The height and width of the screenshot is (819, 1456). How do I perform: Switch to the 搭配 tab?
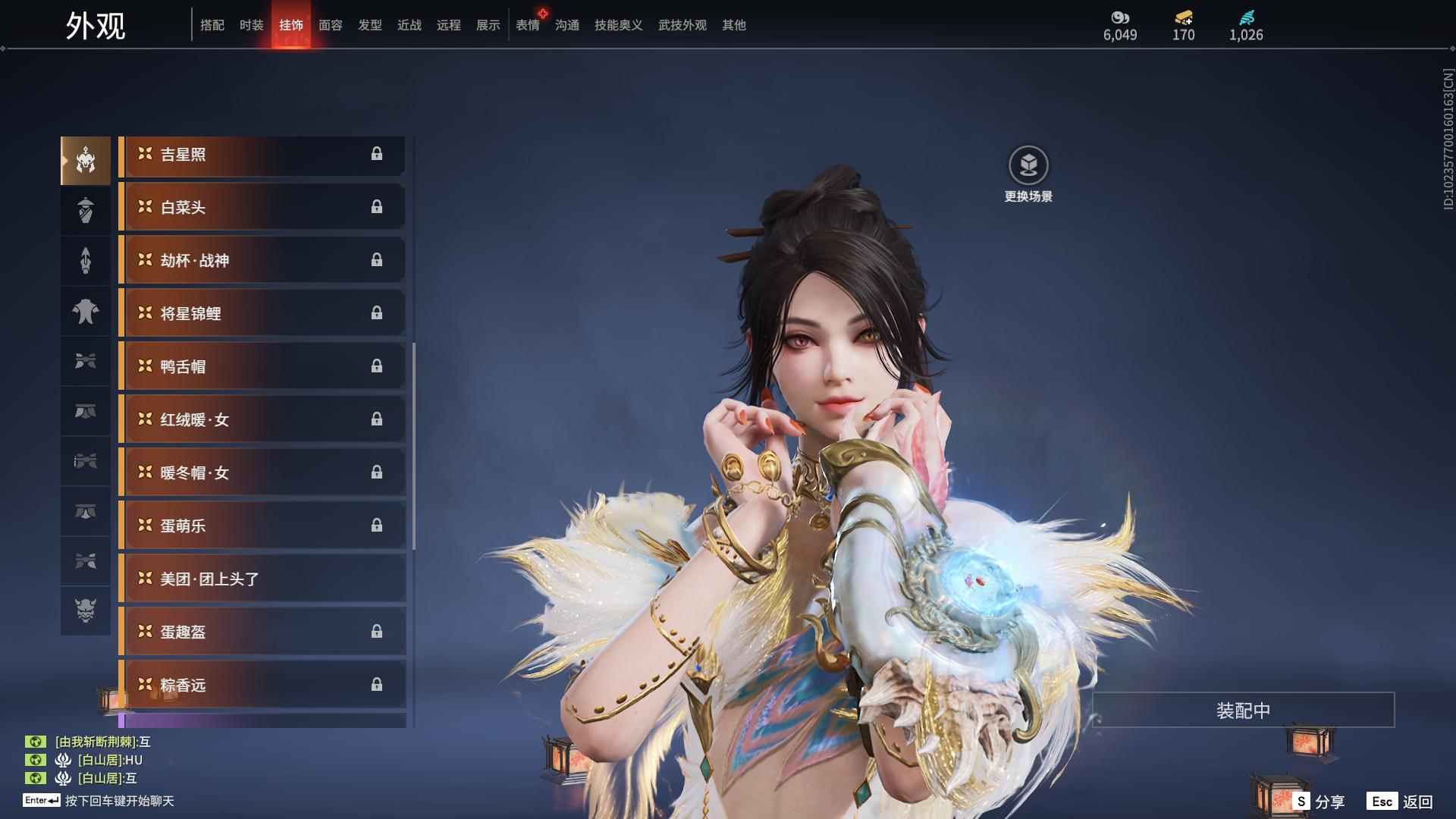click(212, 25)
